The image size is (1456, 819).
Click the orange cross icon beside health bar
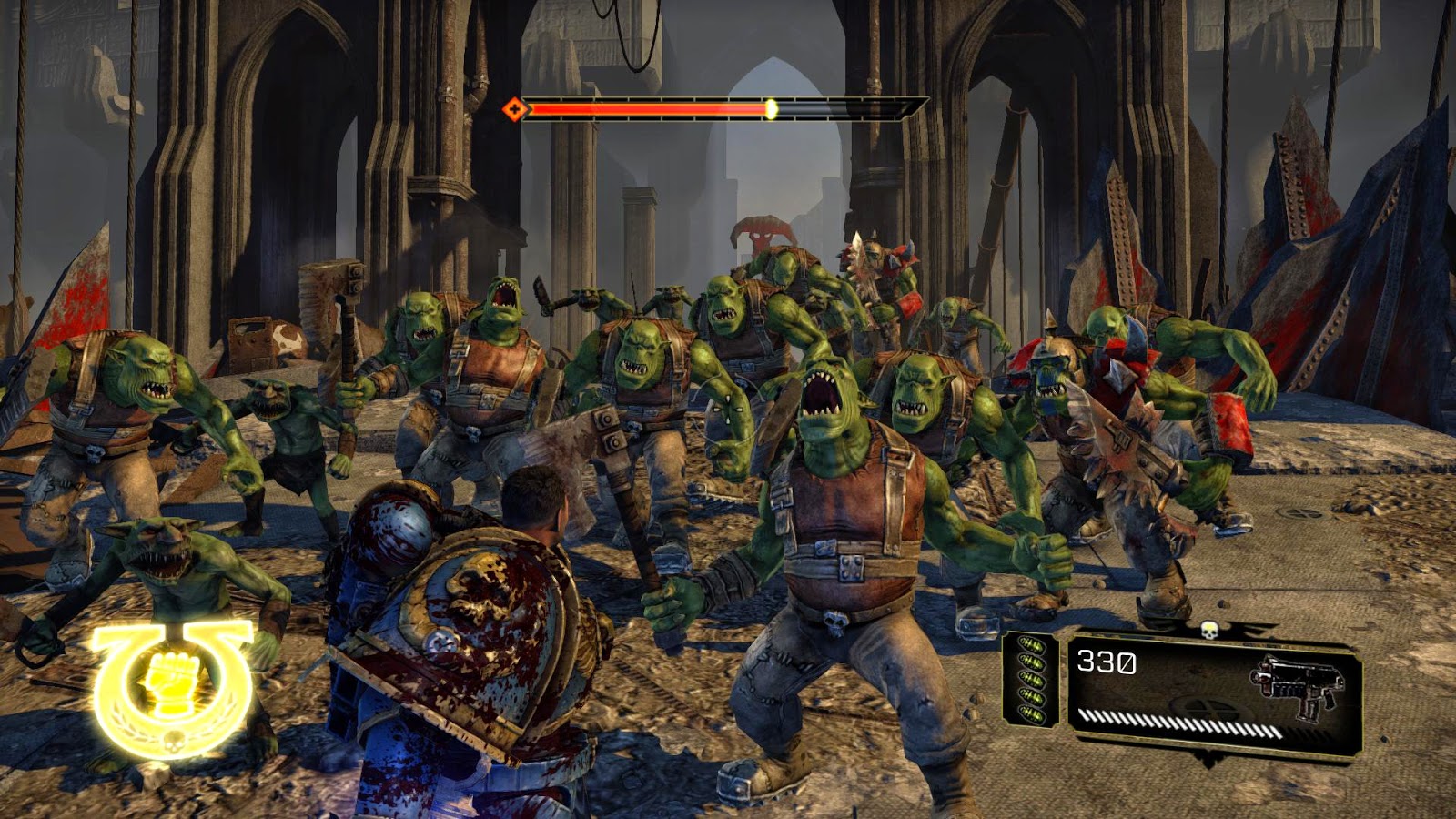[x=514, y=109]
